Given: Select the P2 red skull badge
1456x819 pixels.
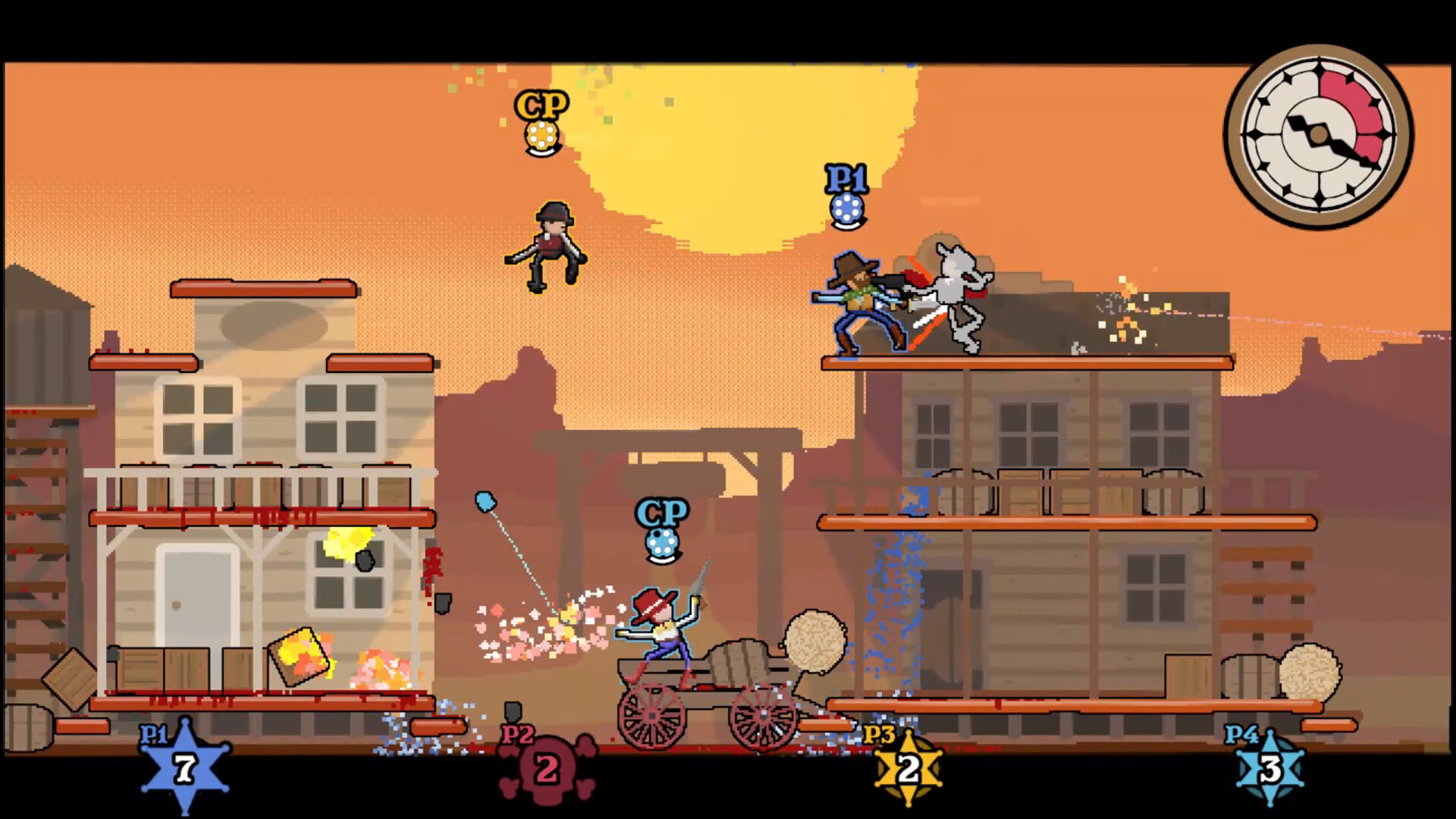Looking at the screenshot, I should (x=547, y=770).
